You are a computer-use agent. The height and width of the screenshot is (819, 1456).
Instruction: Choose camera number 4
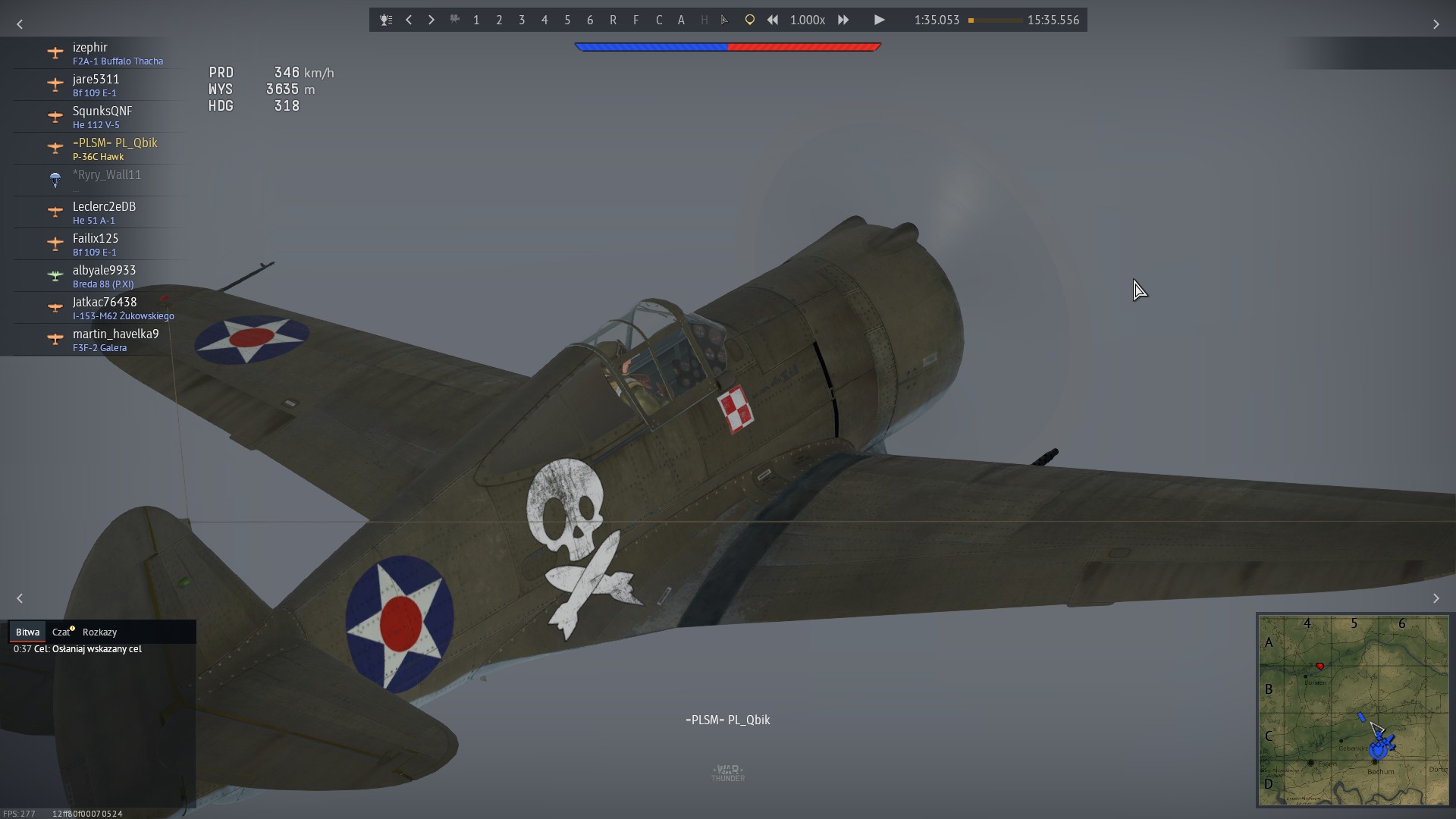[x=544, y=20]
